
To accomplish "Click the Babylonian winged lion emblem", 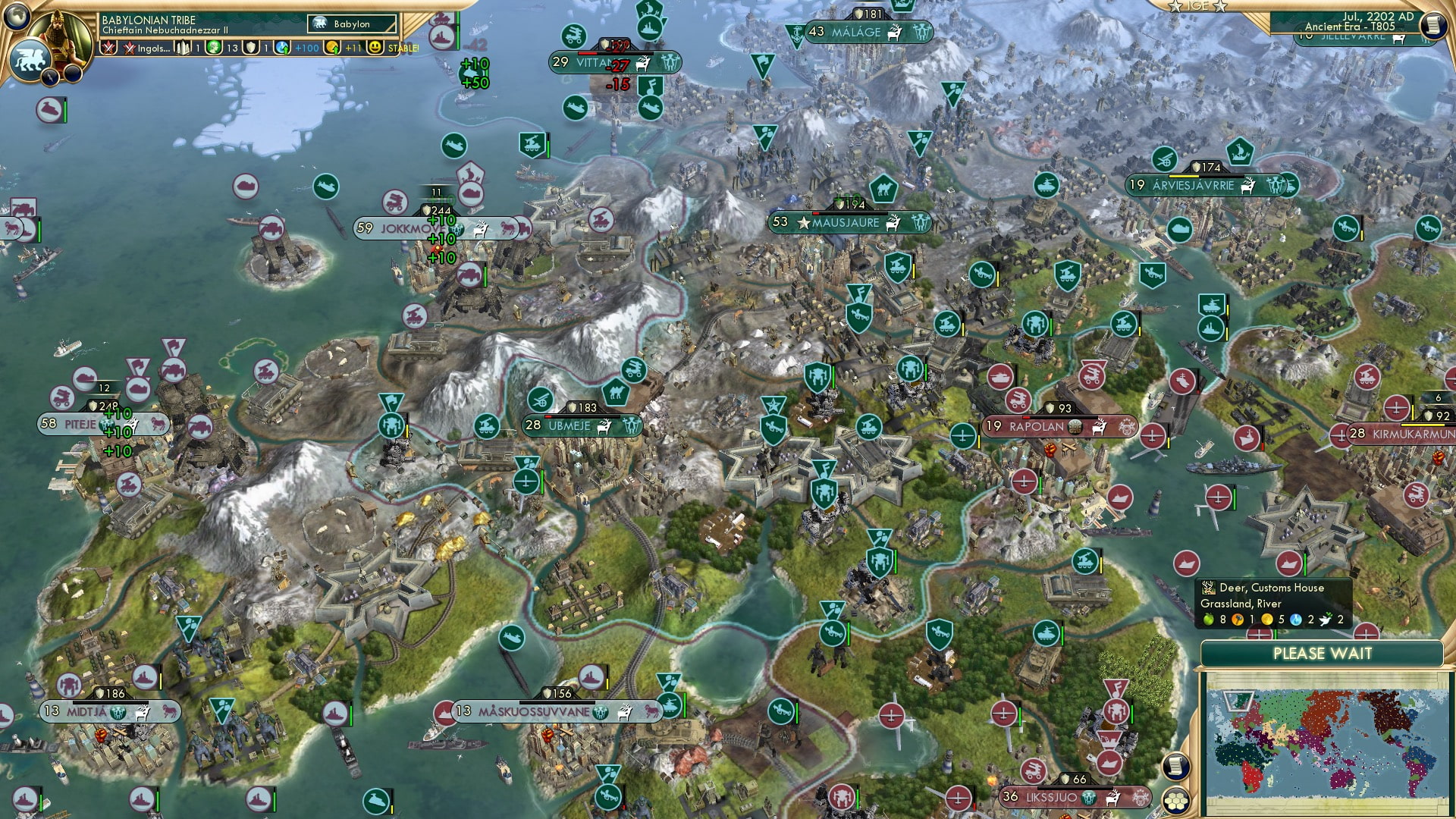I will tap(30, 61).
